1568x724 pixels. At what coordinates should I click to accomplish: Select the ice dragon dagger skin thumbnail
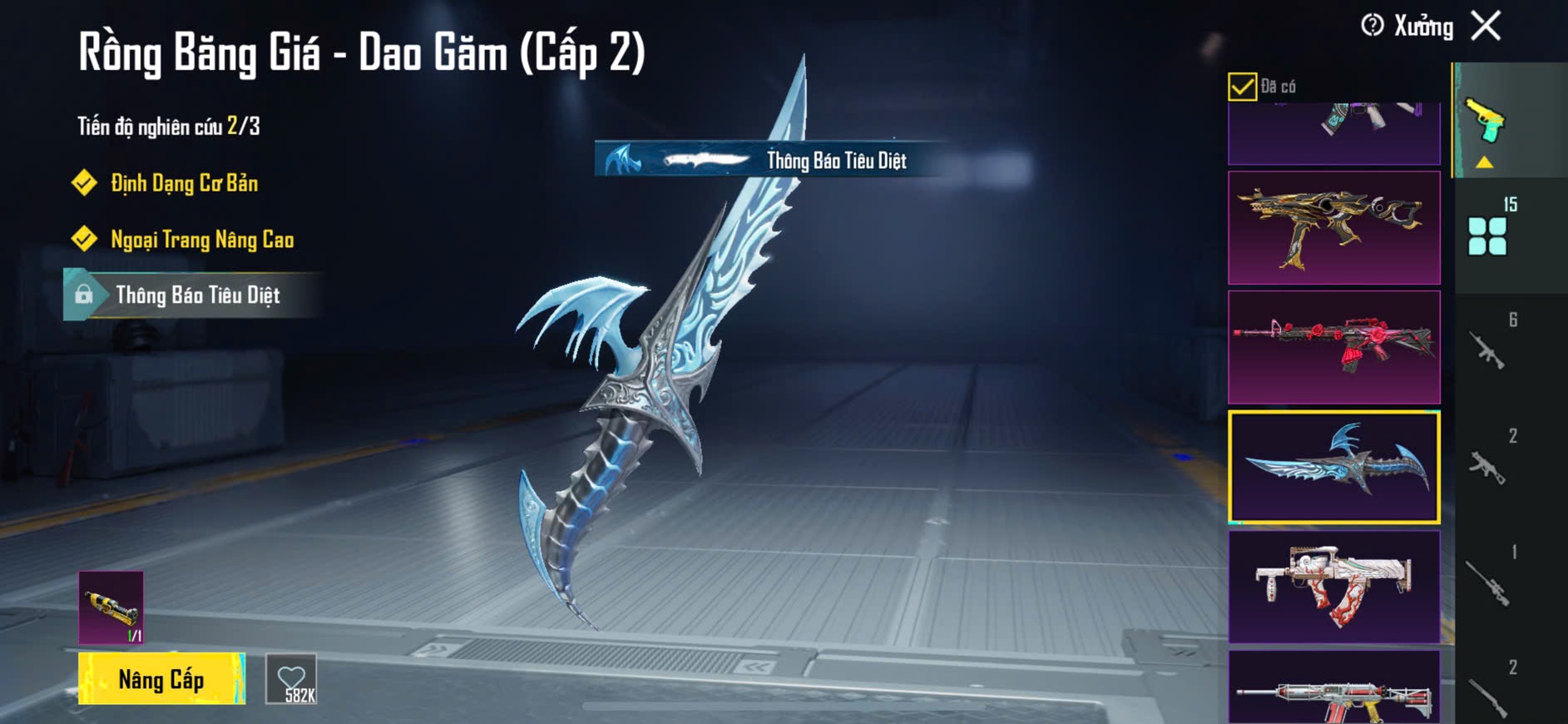(x=1333, y=467)
